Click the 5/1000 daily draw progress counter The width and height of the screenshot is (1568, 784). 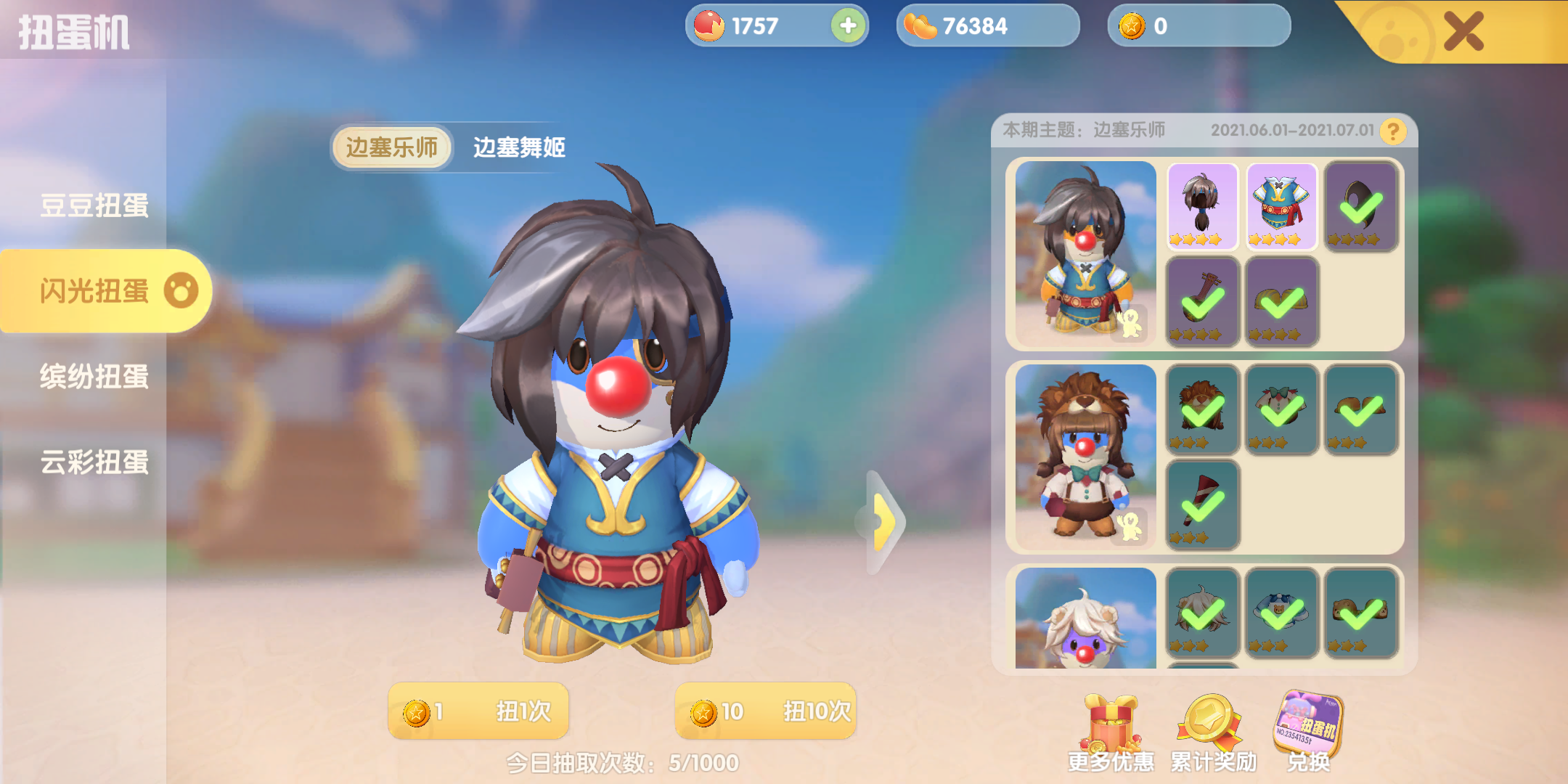pos(621,760)
